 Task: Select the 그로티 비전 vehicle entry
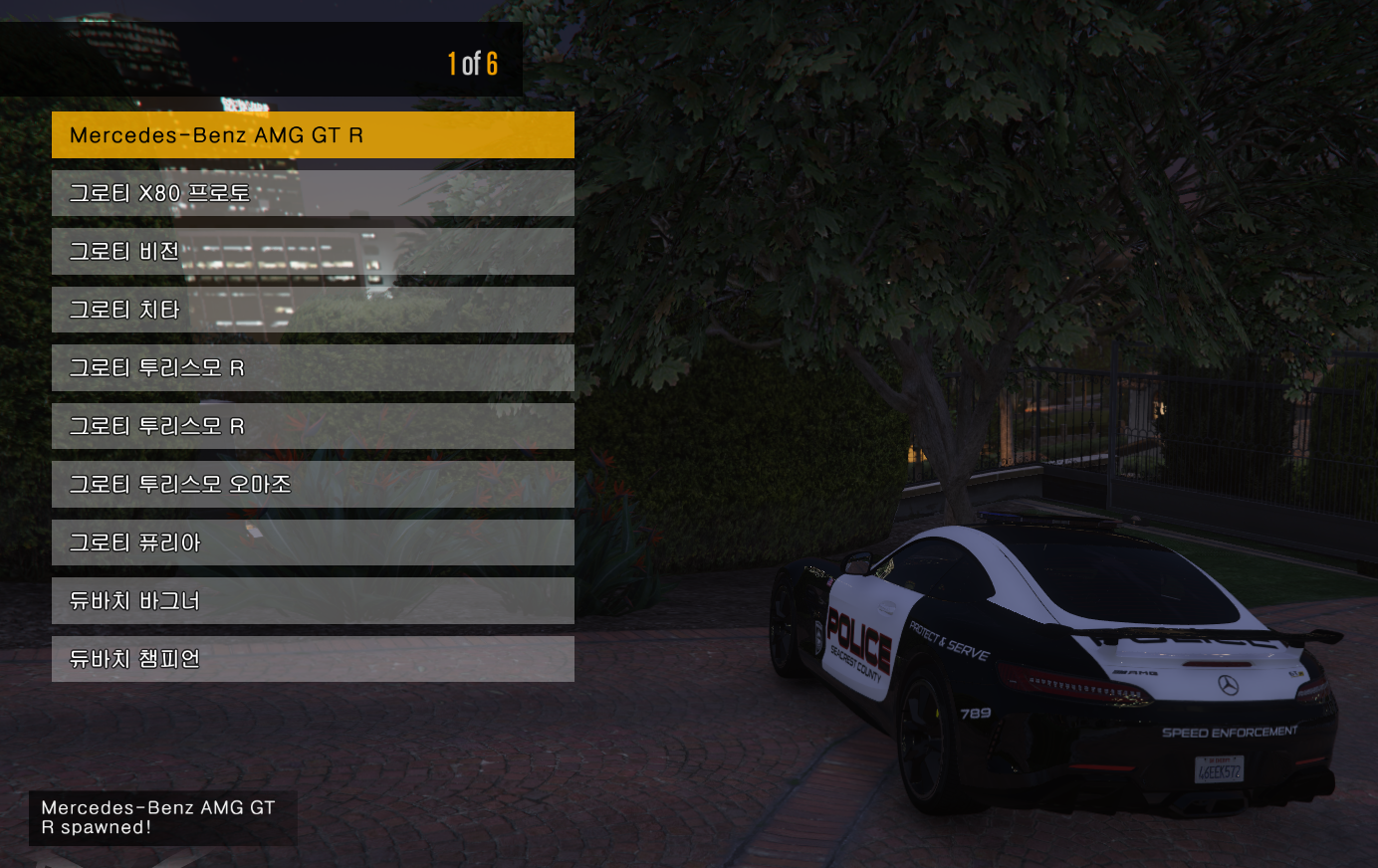[x=313, y=252]
